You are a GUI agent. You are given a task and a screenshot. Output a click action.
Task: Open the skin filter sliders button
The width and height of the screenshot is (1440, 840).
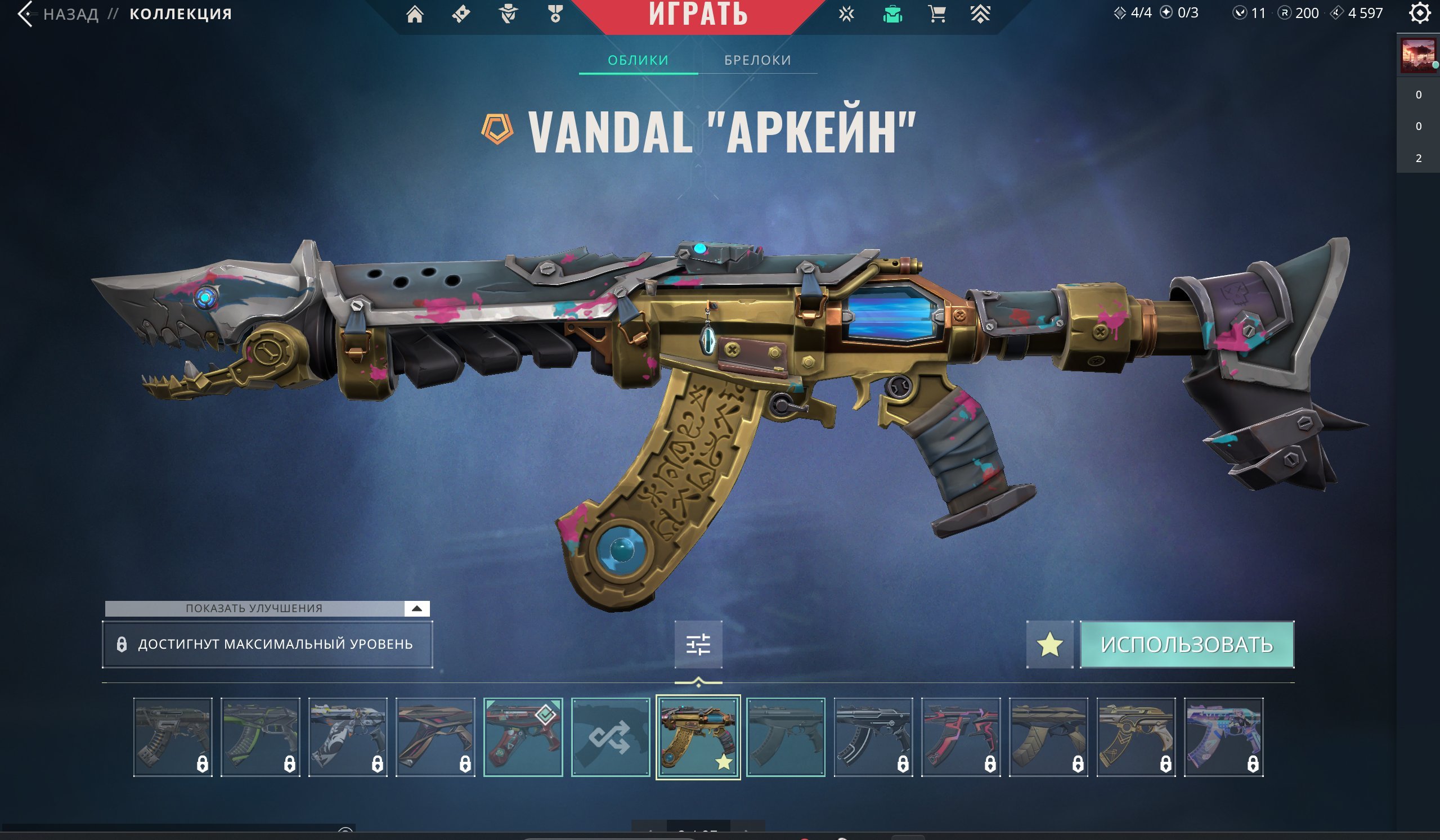point(698,644)
